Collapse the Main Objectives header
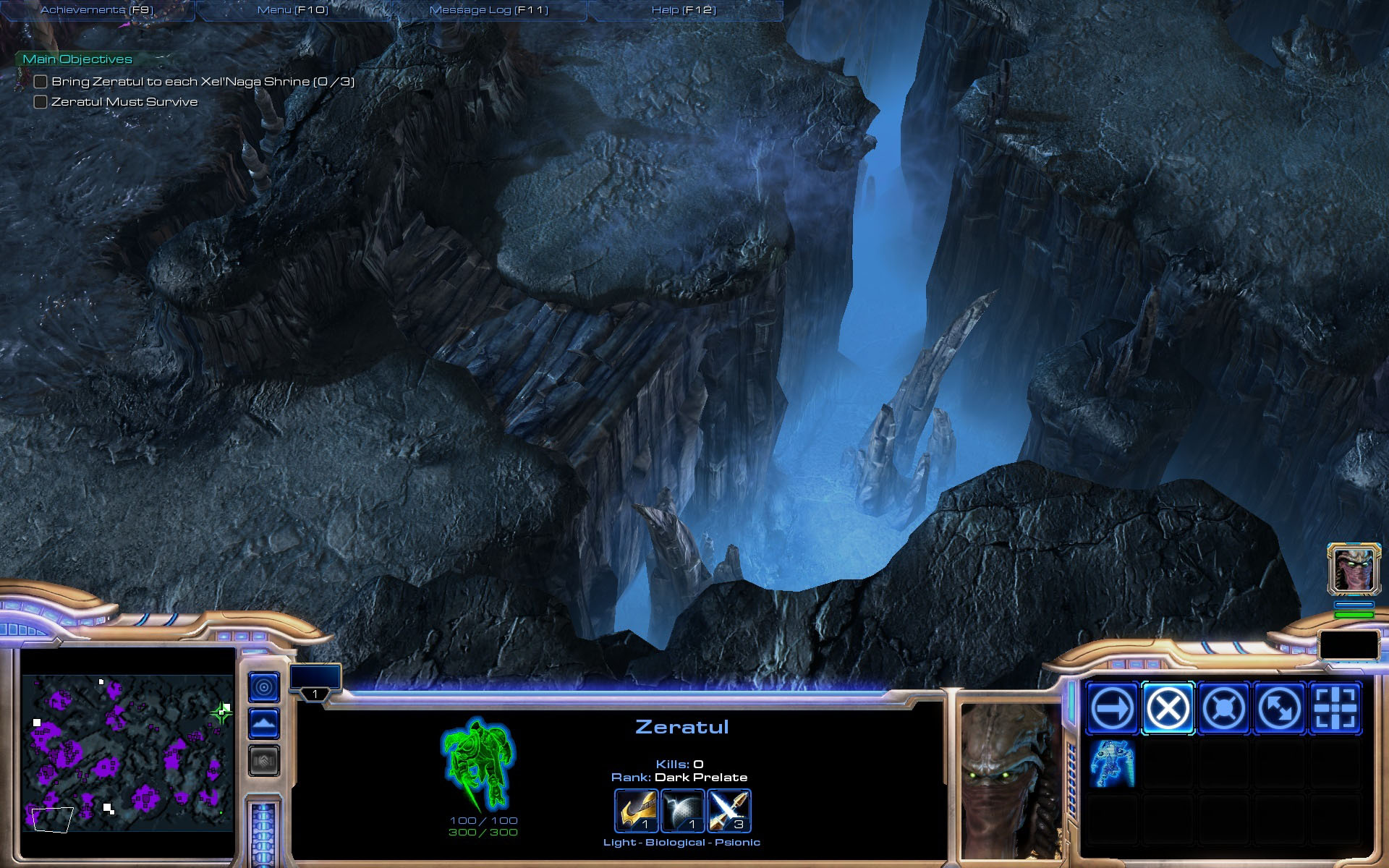1389x868 pixels. coord(77,59)
